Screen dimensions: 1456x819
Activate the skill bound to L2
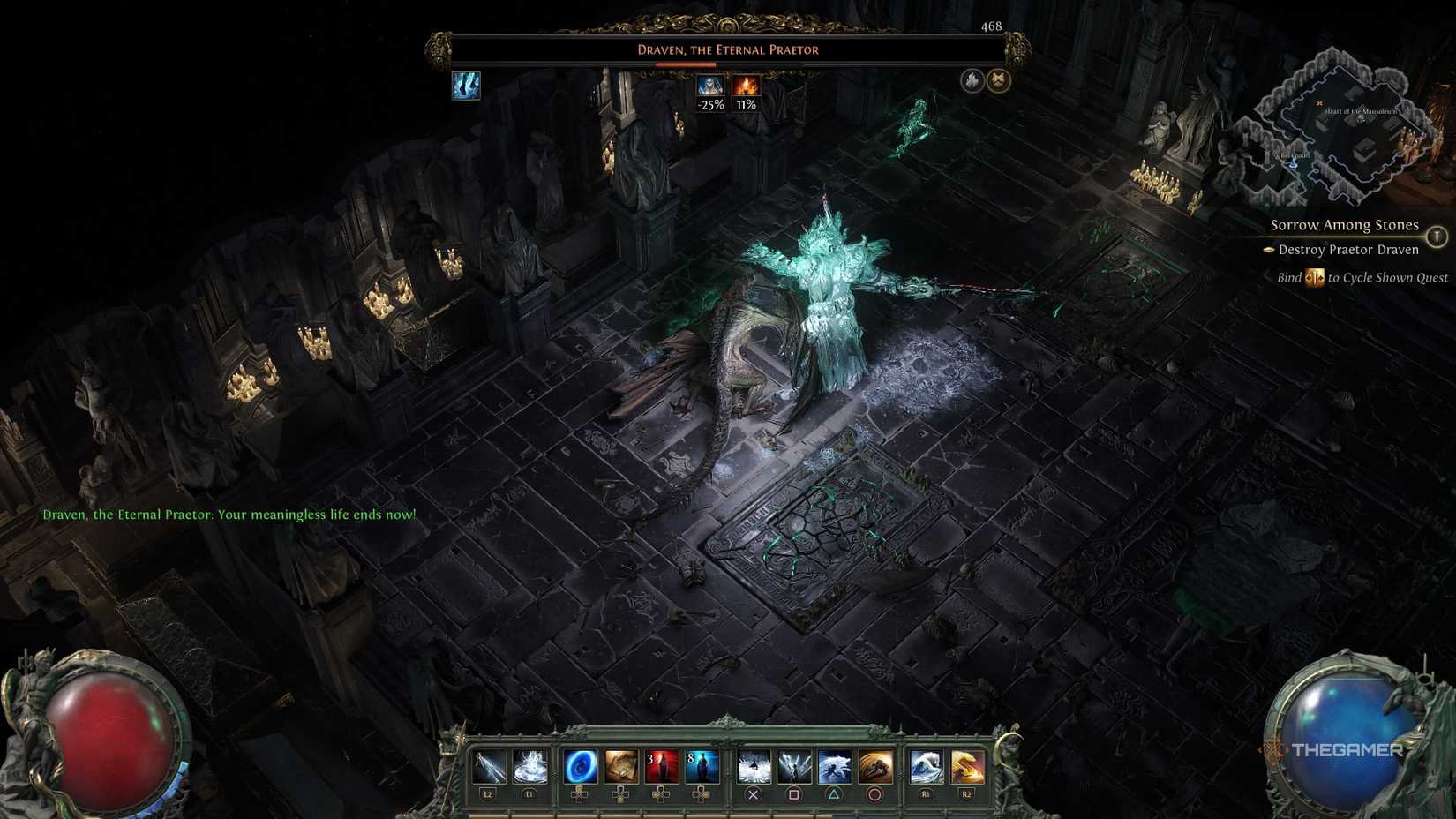click(488, 767)
